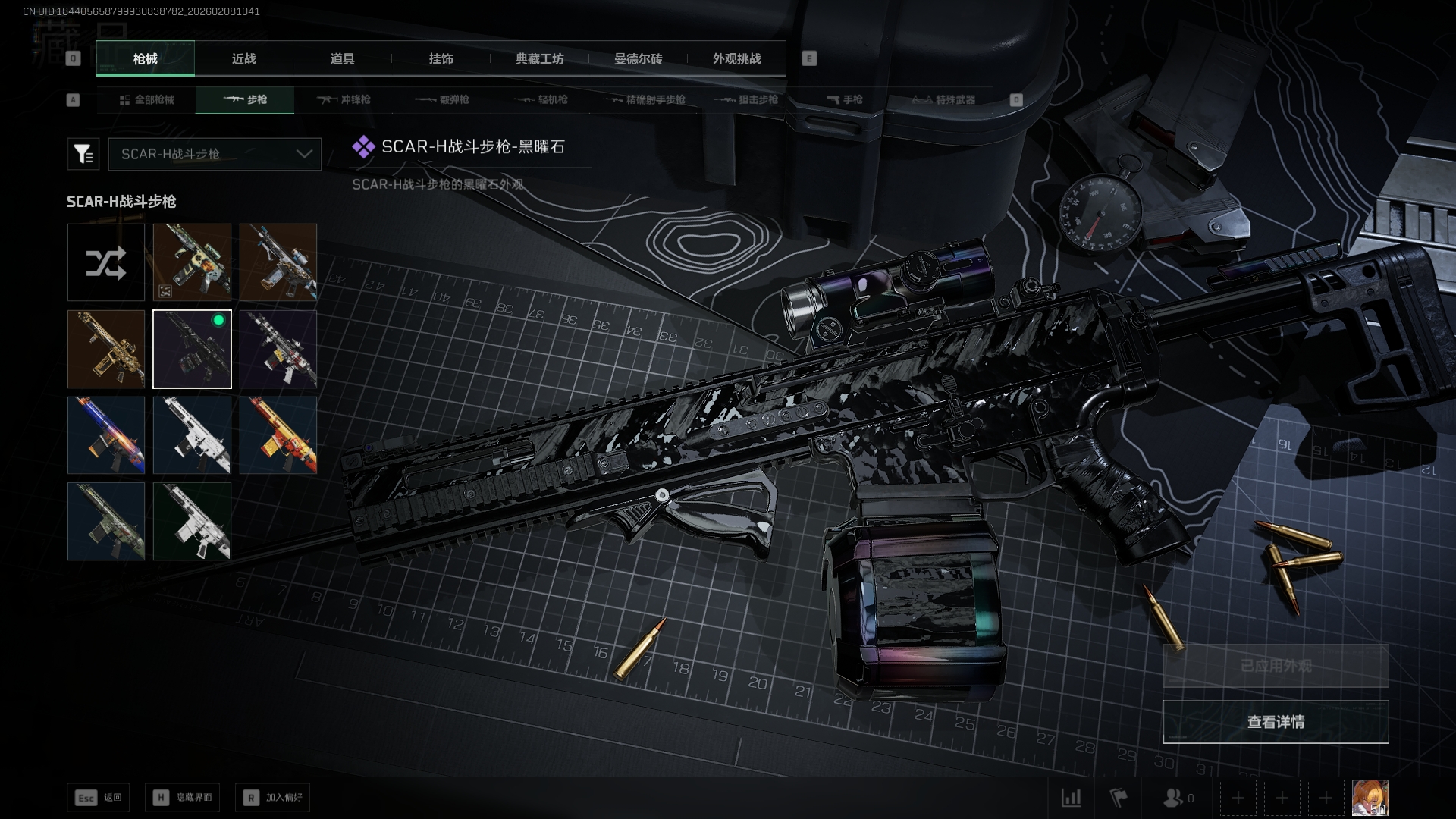The width and height of the screenshot is (1456, 819).
Task: Switch to 外观挑战 tab
Action: (x=736, y=58)
